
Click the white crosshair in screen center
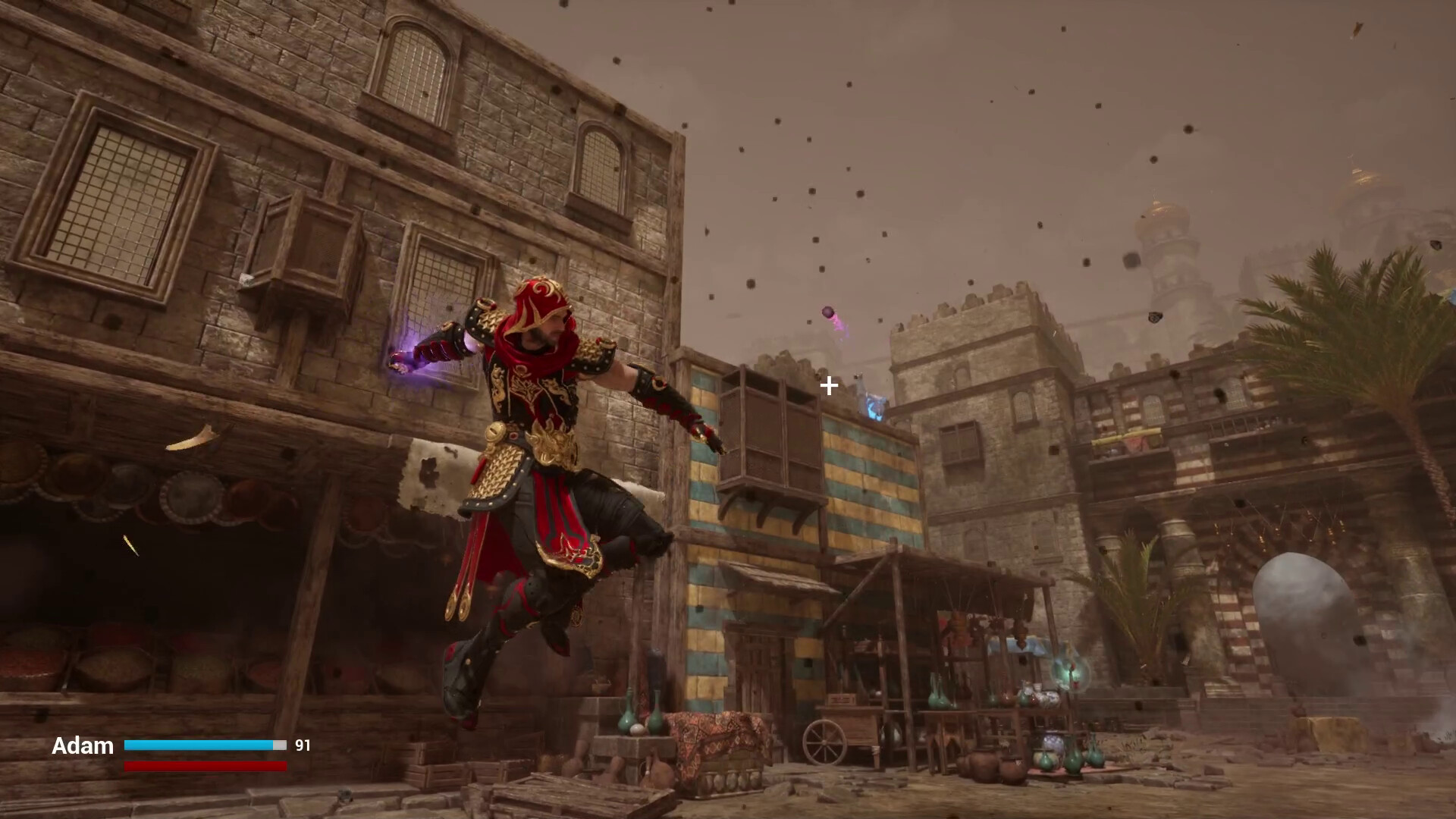click(827, 387)
